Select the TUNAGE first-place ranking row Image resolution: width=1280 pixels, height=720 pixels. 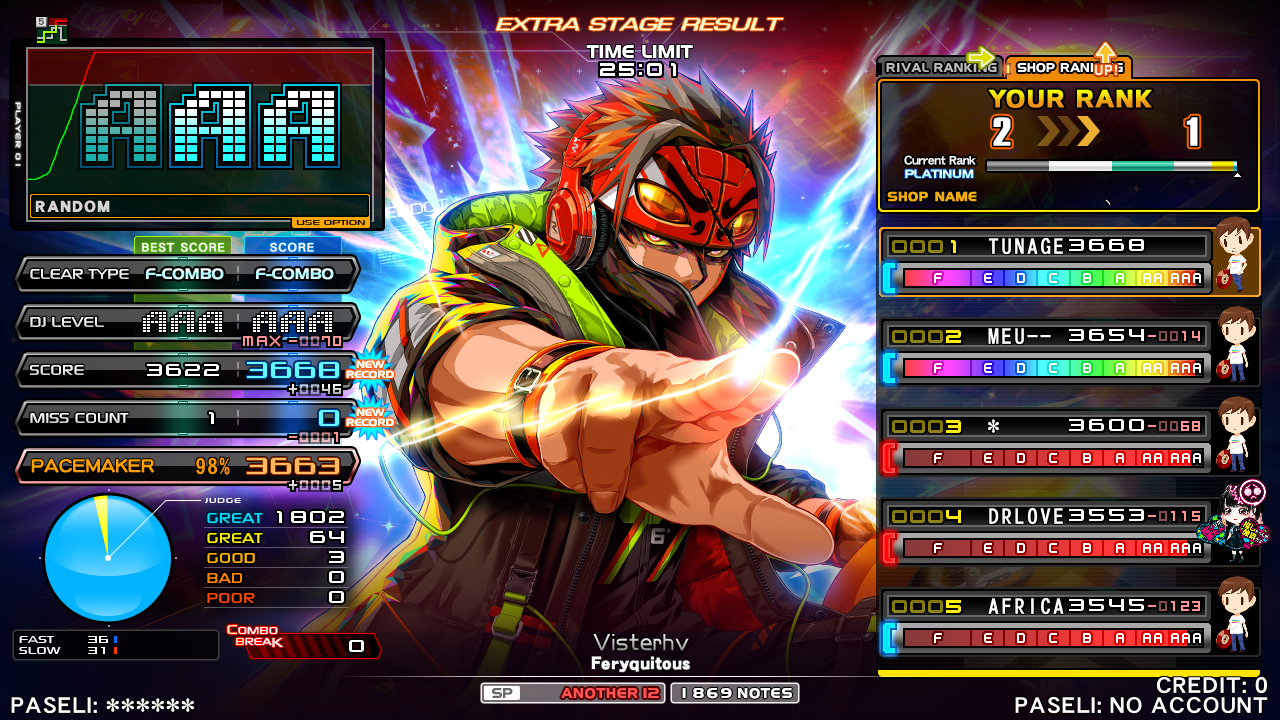(x=1046, y=262)
